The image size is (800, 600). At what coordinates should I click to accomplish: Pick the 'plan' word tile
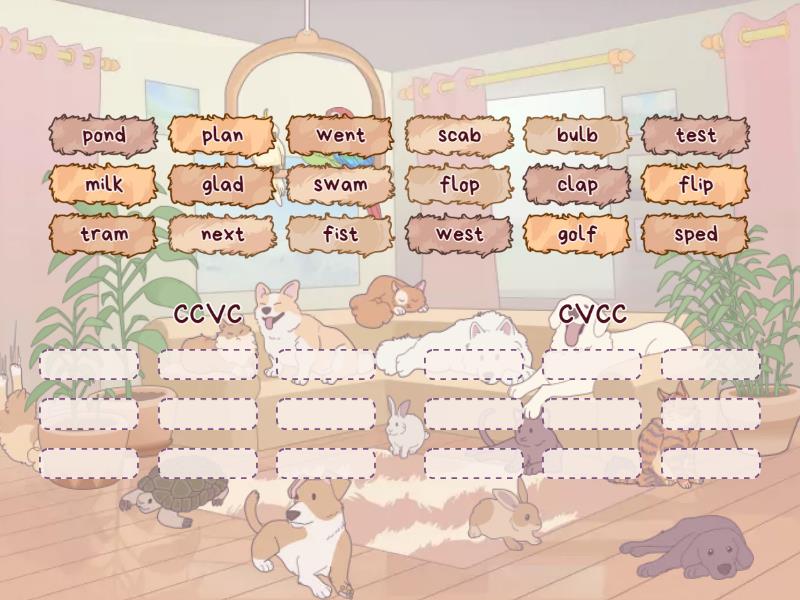click(x=222, y=135)
